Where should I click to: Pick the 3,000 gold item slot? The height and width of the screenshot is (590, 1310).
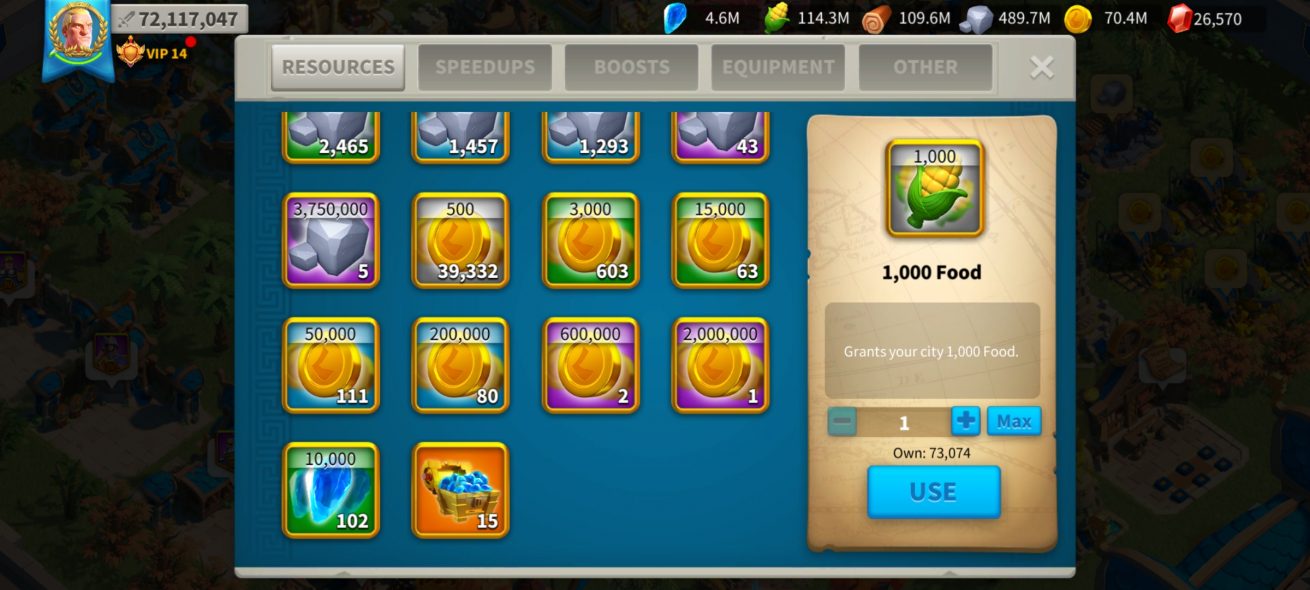pyautogui.click(x=591, y=241)
